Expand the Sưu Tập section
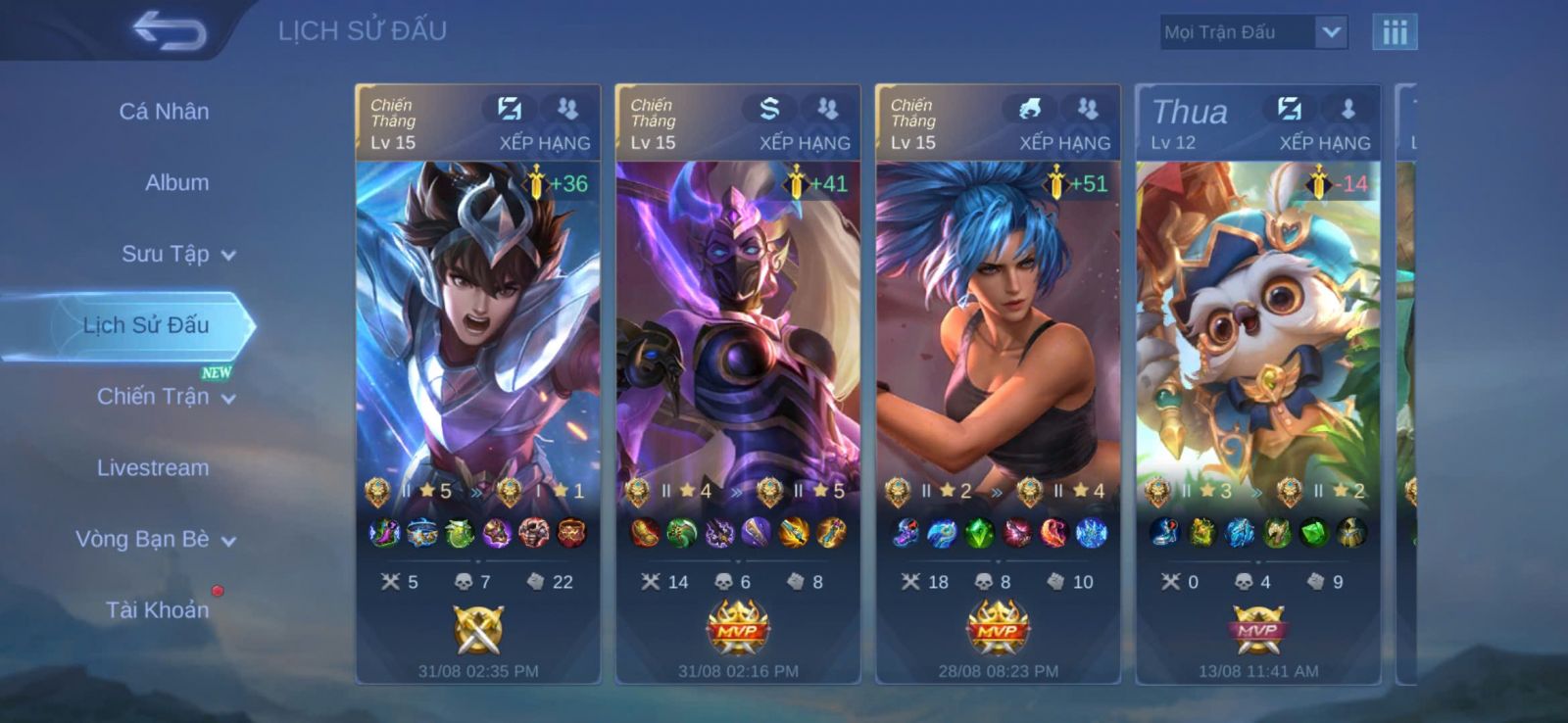This screenshot has height=723, width=1568. click(x=177, y=255)
